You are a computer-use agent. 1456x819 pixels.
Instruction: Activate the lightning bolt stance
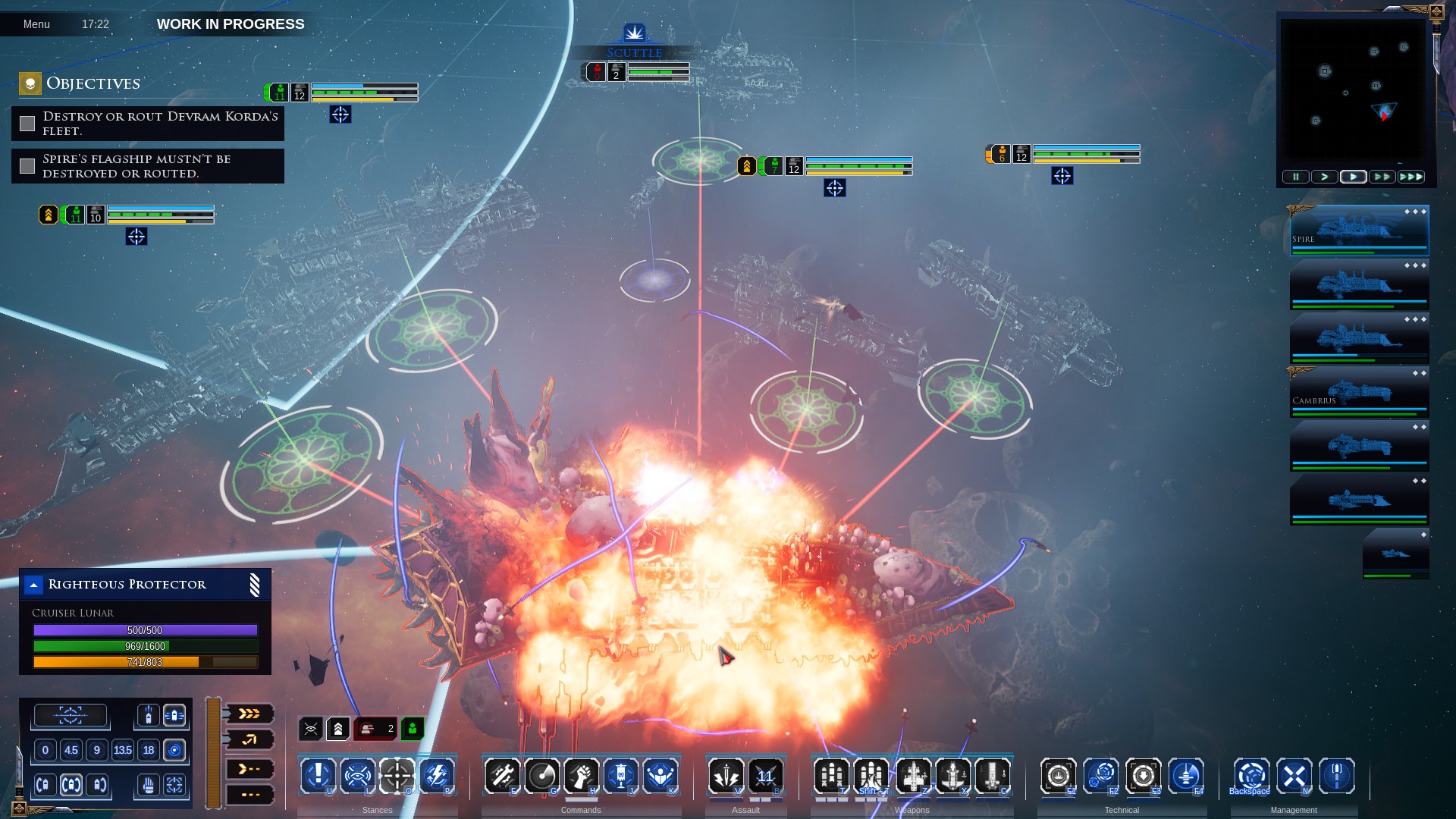point(437,776)
